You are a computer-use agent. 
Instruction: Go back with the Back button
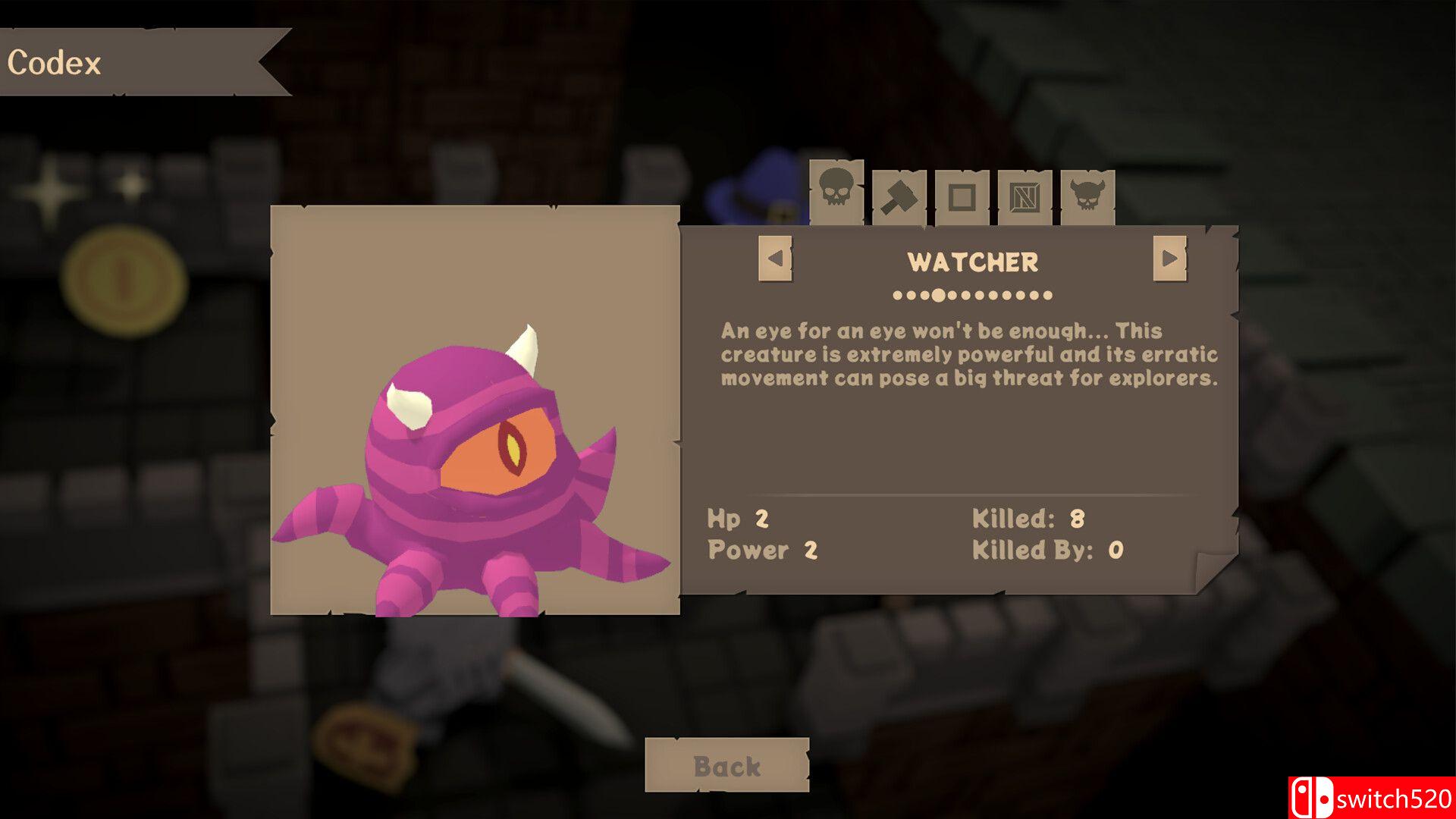(x=726, y=766)
